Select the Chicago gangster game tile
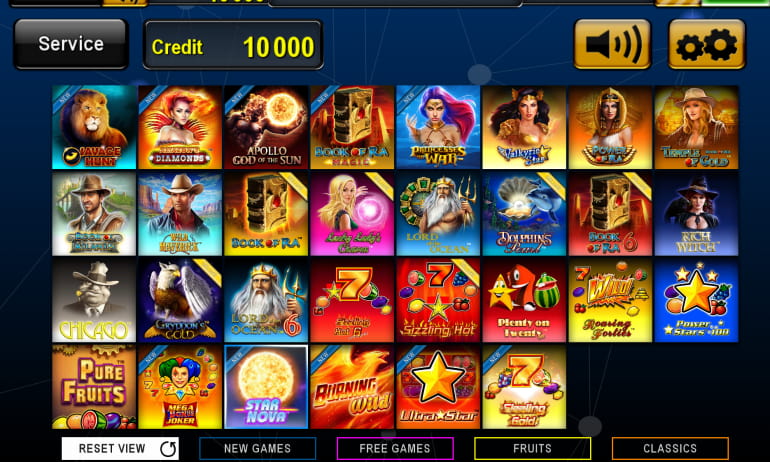 point(94,300)
